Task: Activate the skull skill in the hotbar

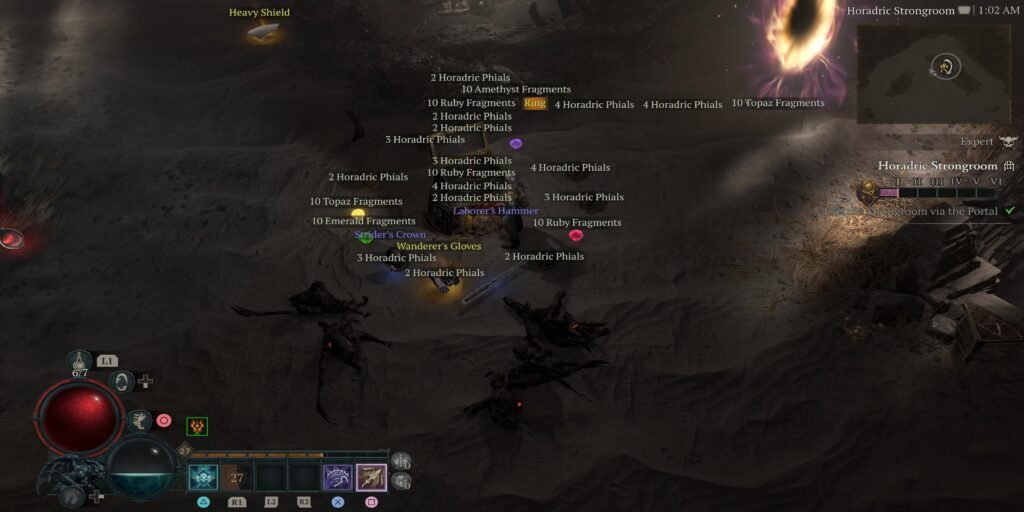Action: click(x=203, y=478)
